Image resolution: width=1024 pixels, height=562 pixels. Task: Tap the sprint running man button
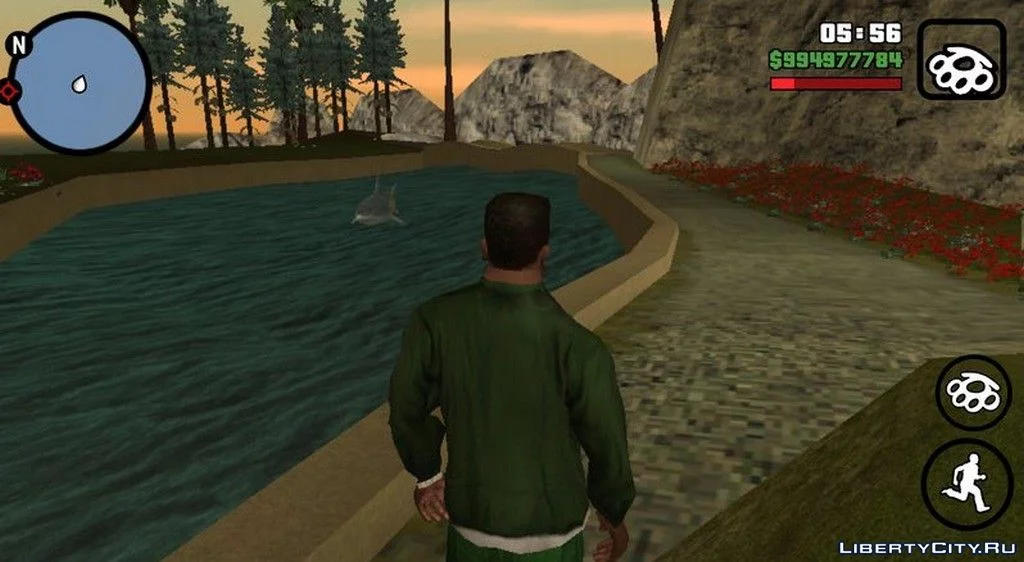pos(965,484)
